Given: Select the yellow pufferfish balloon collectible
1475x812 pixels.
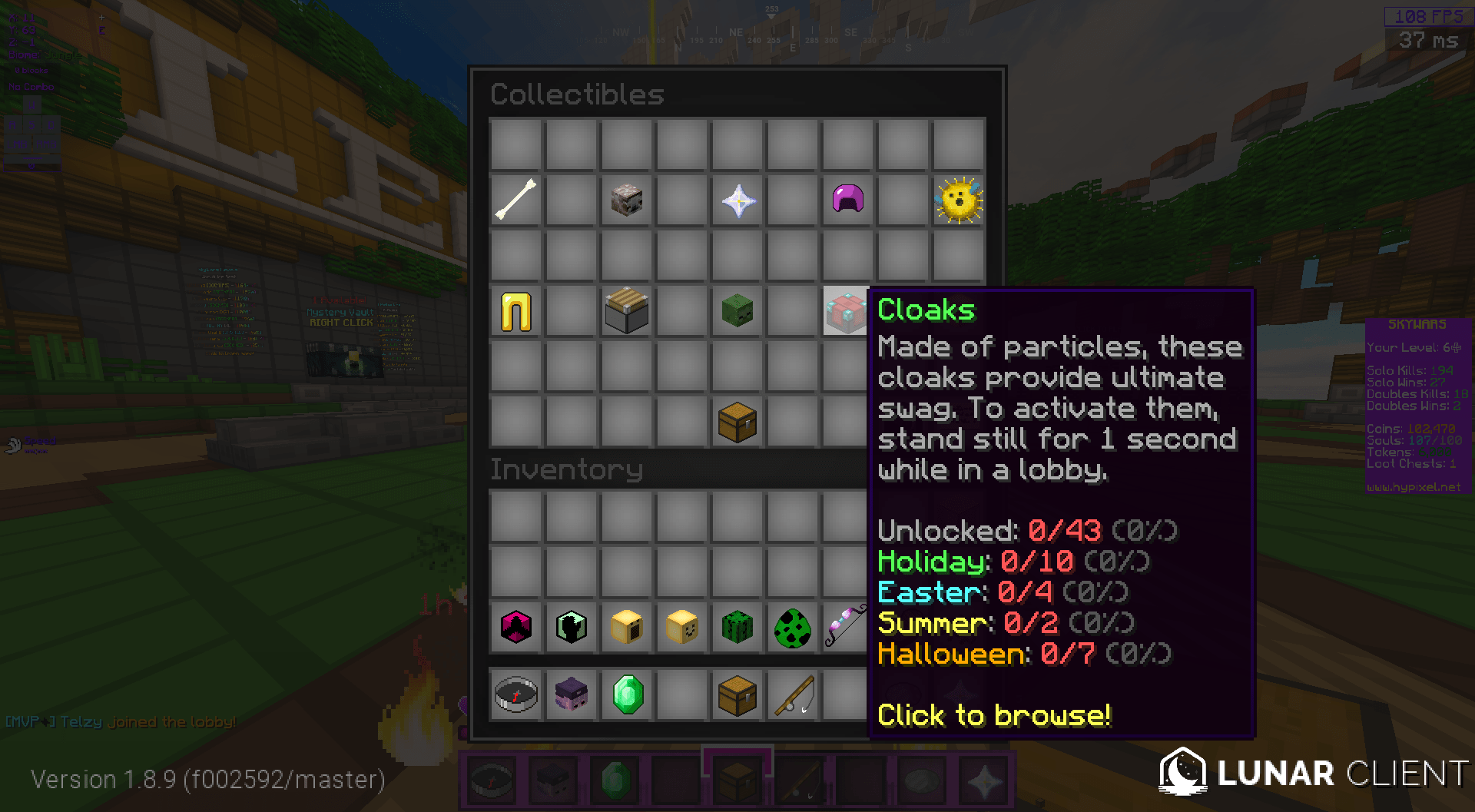Looking at the screenshot, I should (958, 200).
